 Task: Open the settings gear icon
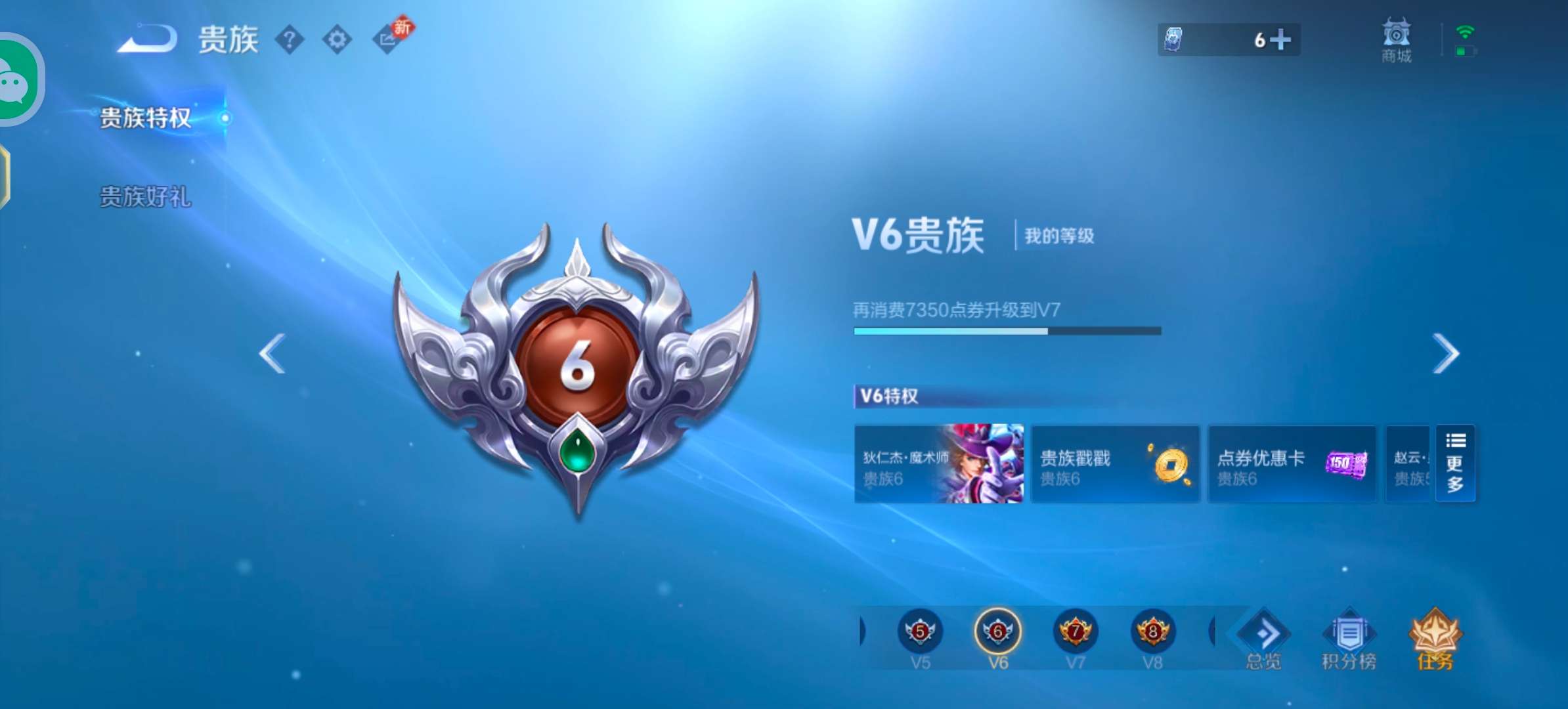338,39
